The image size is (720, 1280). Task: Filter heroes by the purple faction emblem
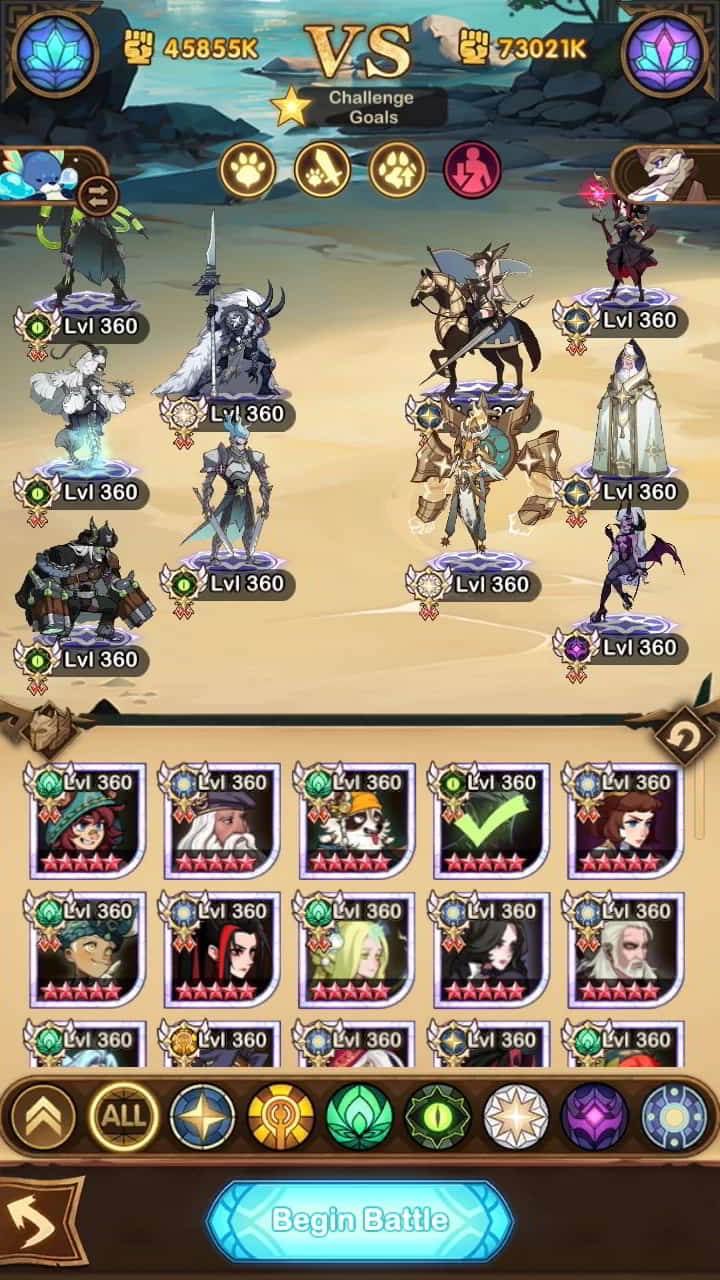pyautogui.click(x=594, y=1116)
